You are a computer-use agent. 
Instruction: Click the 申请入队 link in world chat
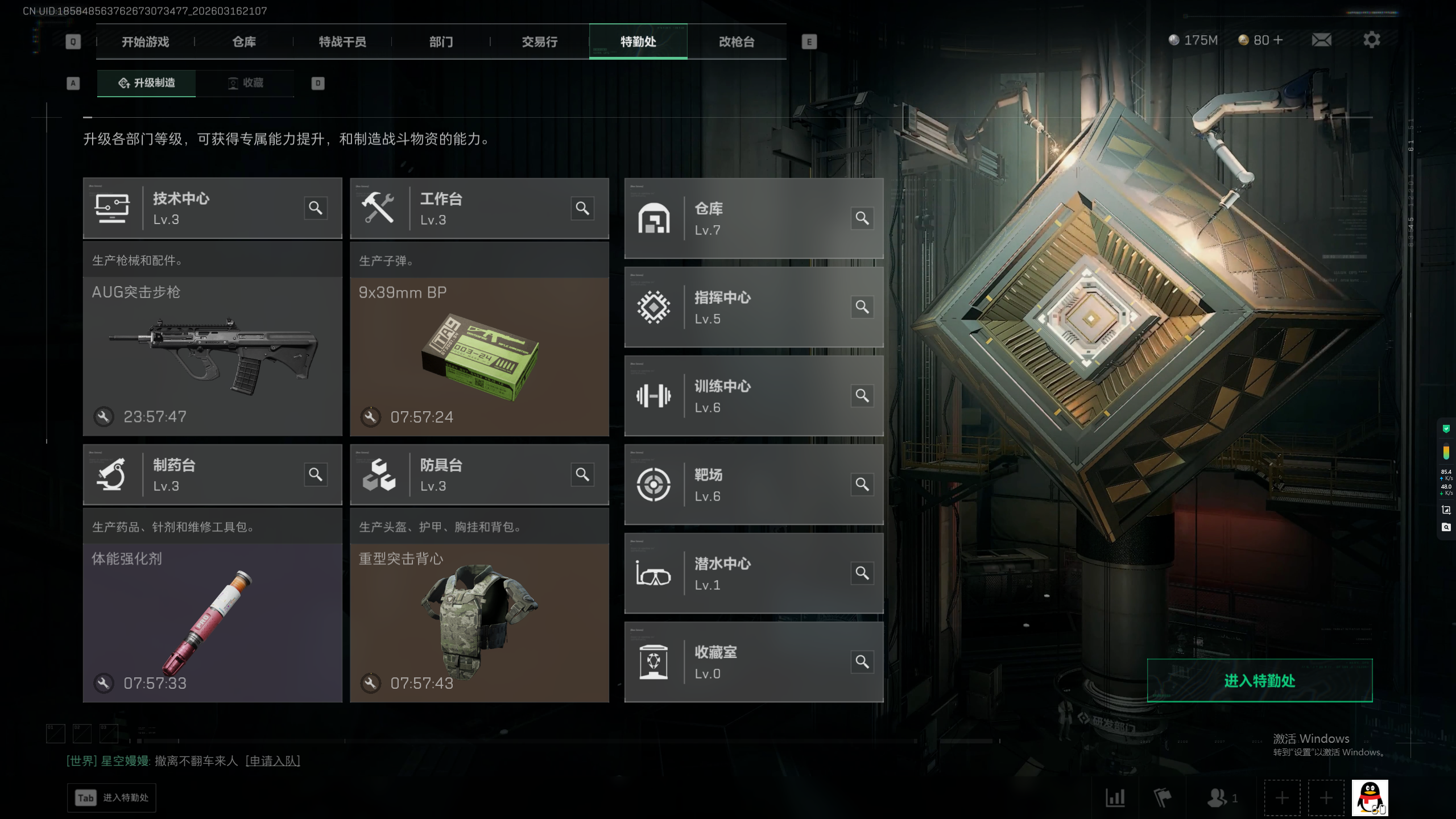[x=272, y=760]
